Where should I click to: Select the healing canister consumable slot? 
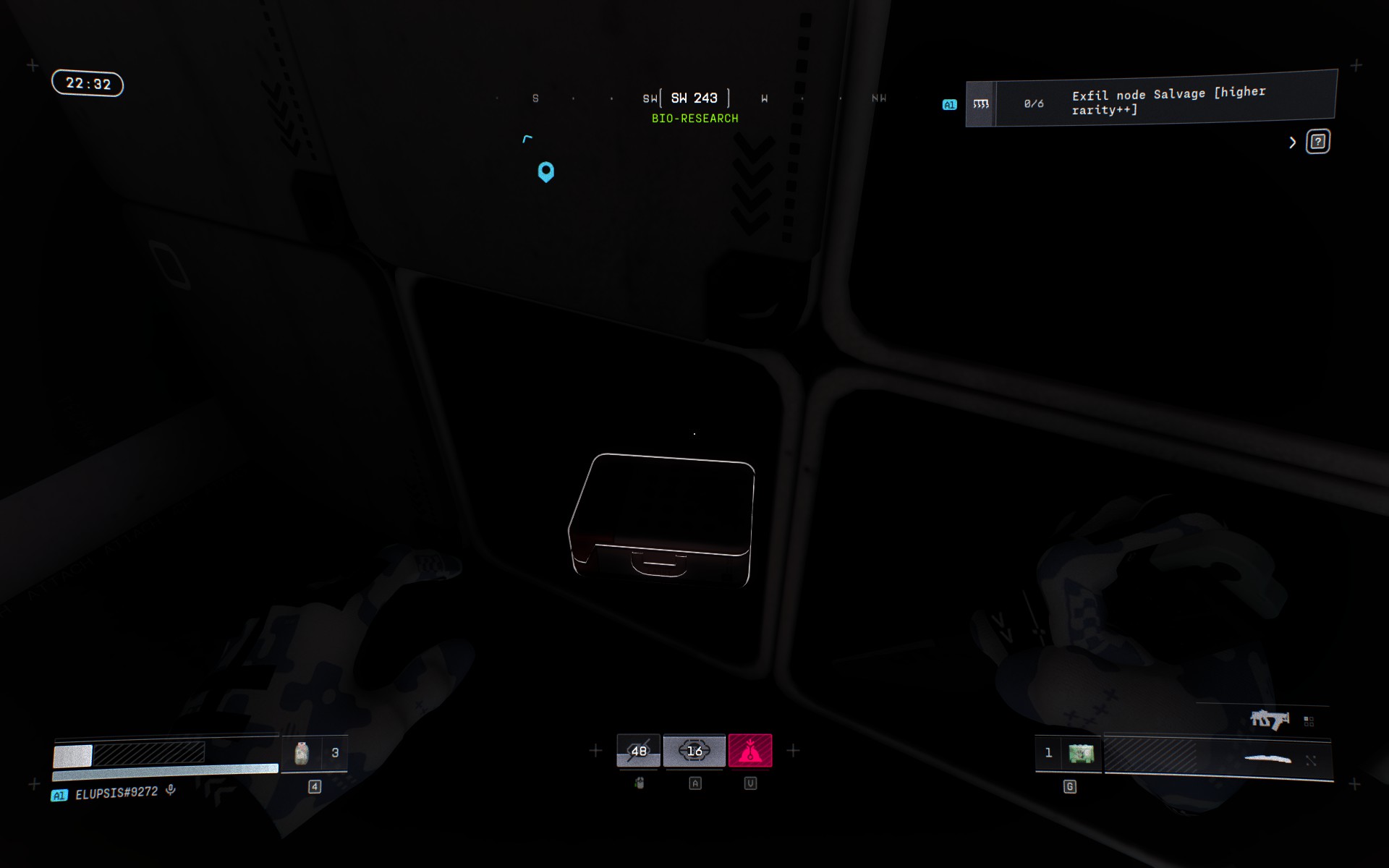click(302, 754)
